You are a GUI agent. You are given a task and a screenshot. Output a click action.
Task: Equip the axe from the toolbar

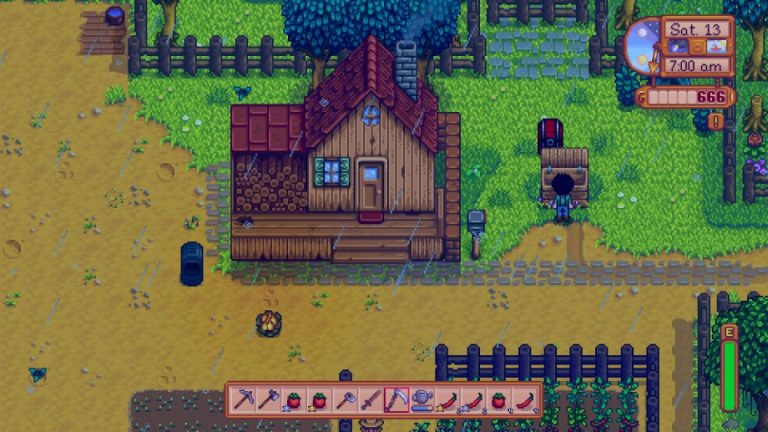268,400
